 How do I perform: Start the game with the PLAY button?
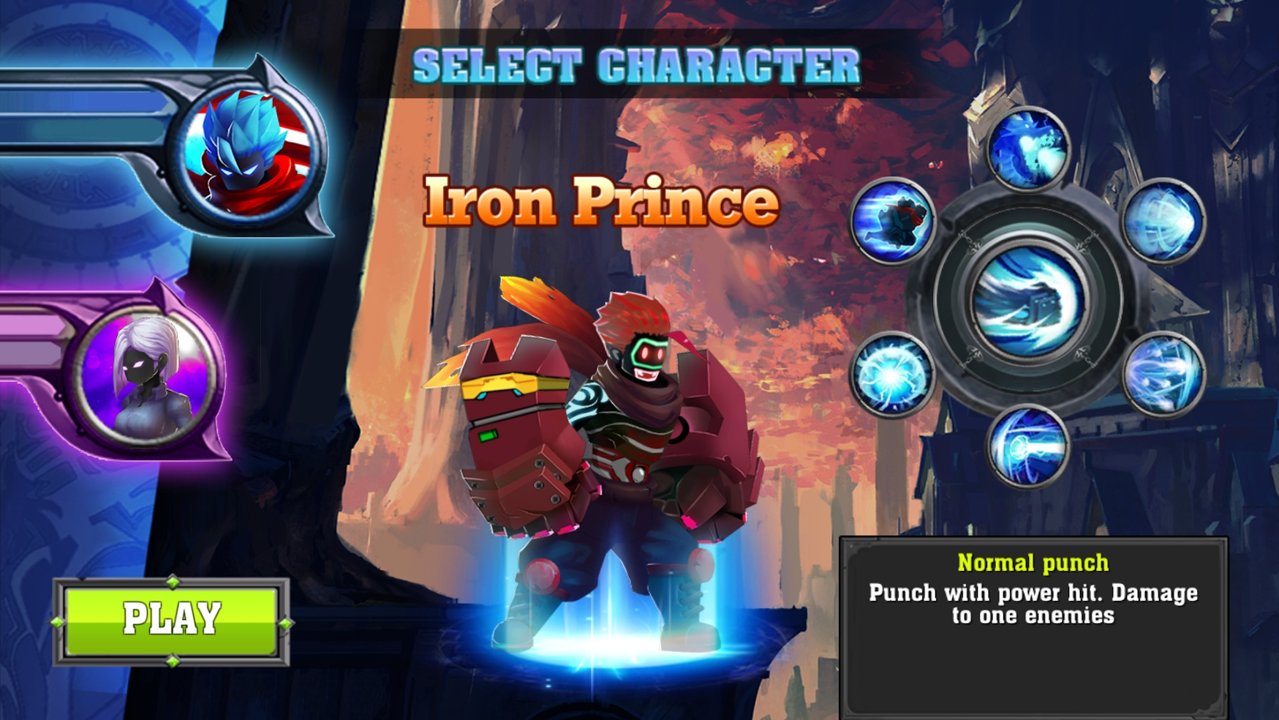click(171, 620)
